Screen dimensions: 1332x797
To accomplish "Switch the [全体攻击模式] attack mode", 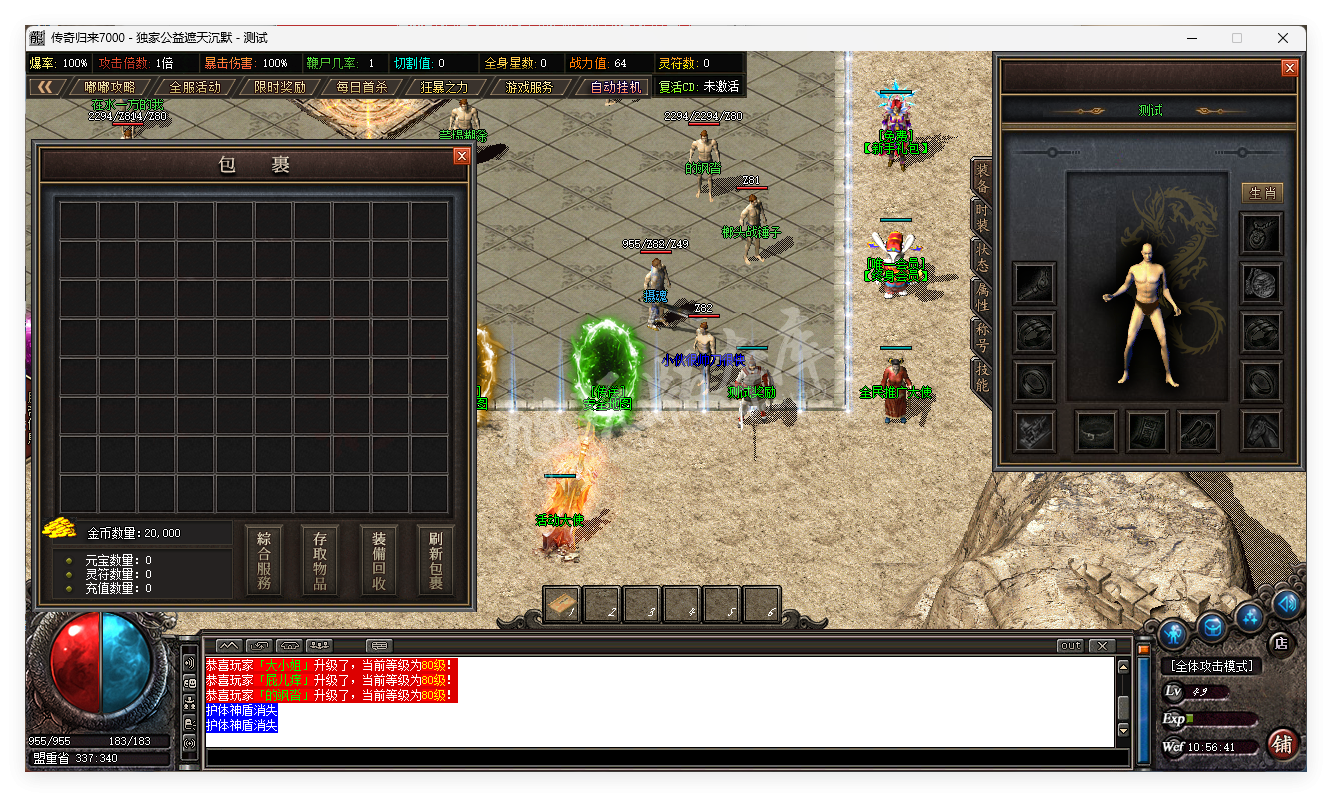I will [x=1213, y=665].
